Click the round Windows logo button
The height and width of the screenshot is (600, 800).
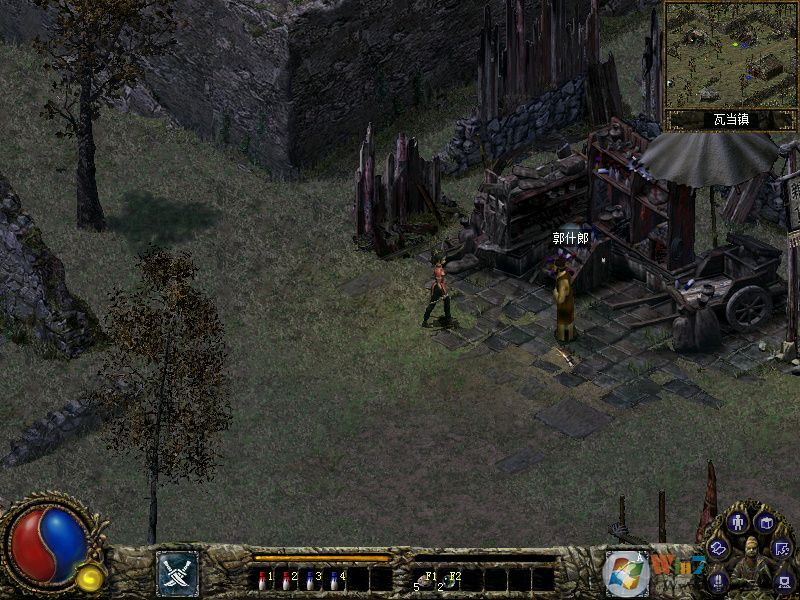click(x=625, y=573)
